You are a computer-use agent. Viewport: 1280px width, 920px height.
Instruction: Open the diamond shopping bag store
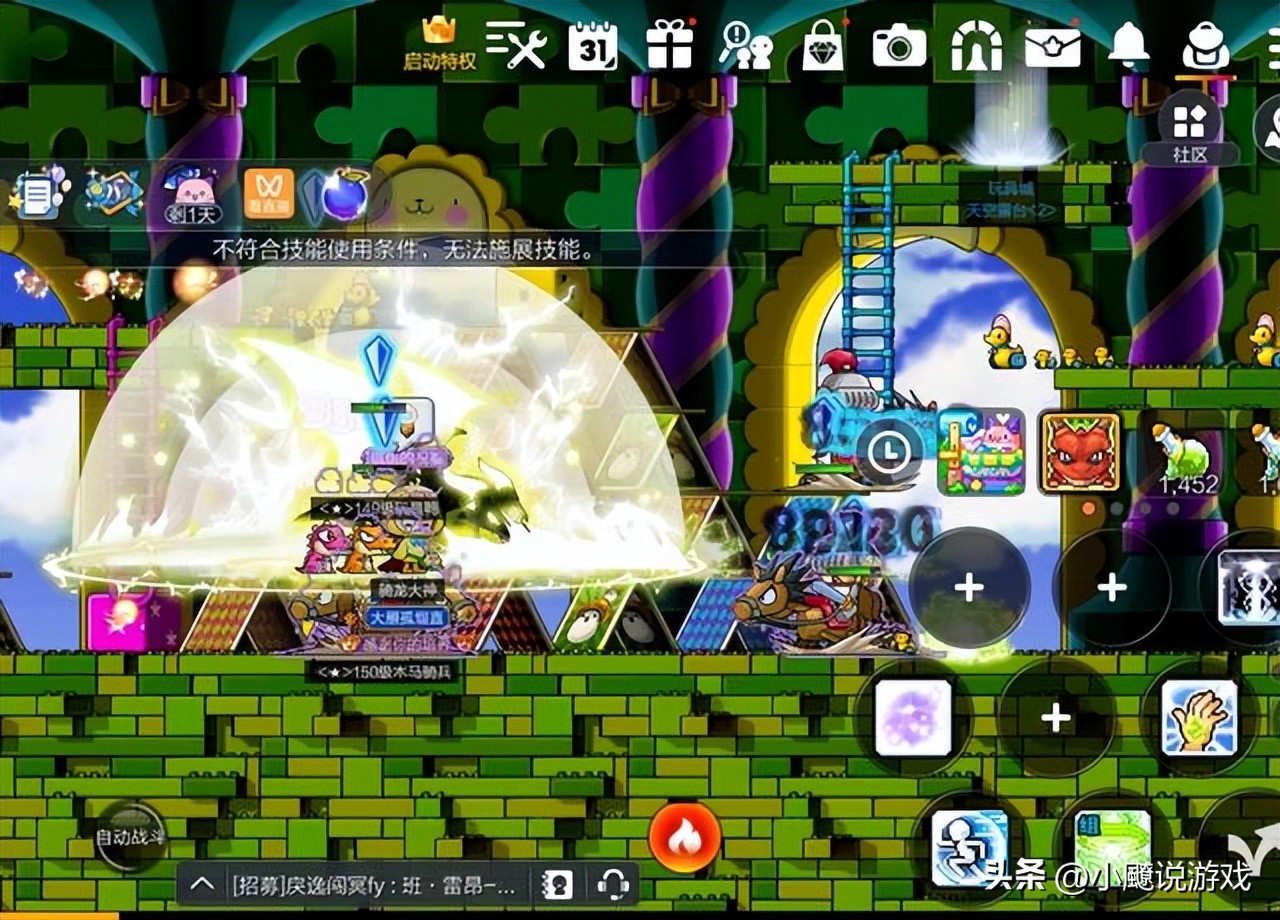[x=822, y=46]
